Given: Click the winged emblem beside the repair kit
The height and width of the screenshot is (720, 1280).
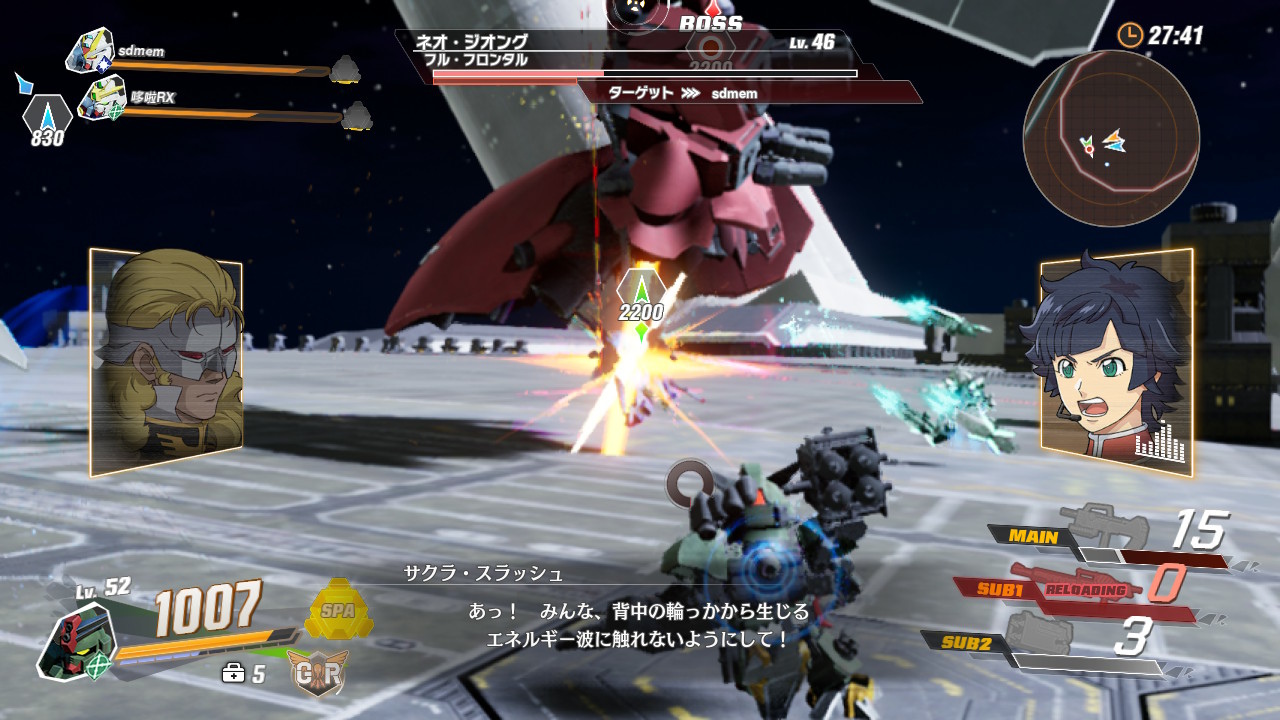Looking at the screenshot, I should click(317, 673).
